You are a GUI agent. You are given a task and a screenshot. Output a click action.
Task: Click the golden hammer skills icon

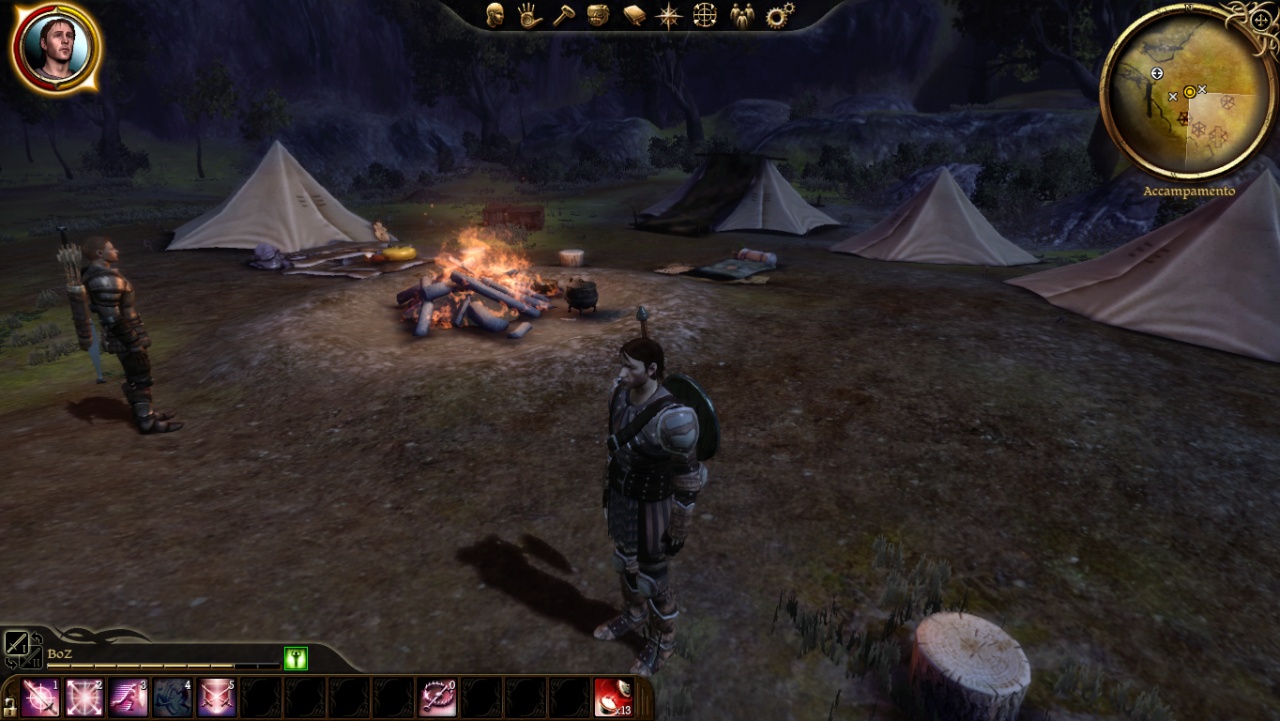click(x=564, y=15)
